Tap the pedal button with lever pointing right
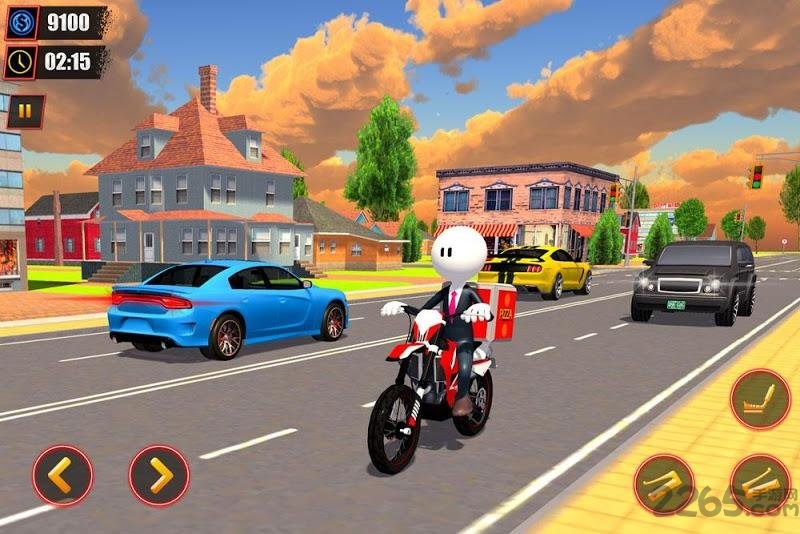Screen dimensions: 800x534 click(x=759, y=485)
